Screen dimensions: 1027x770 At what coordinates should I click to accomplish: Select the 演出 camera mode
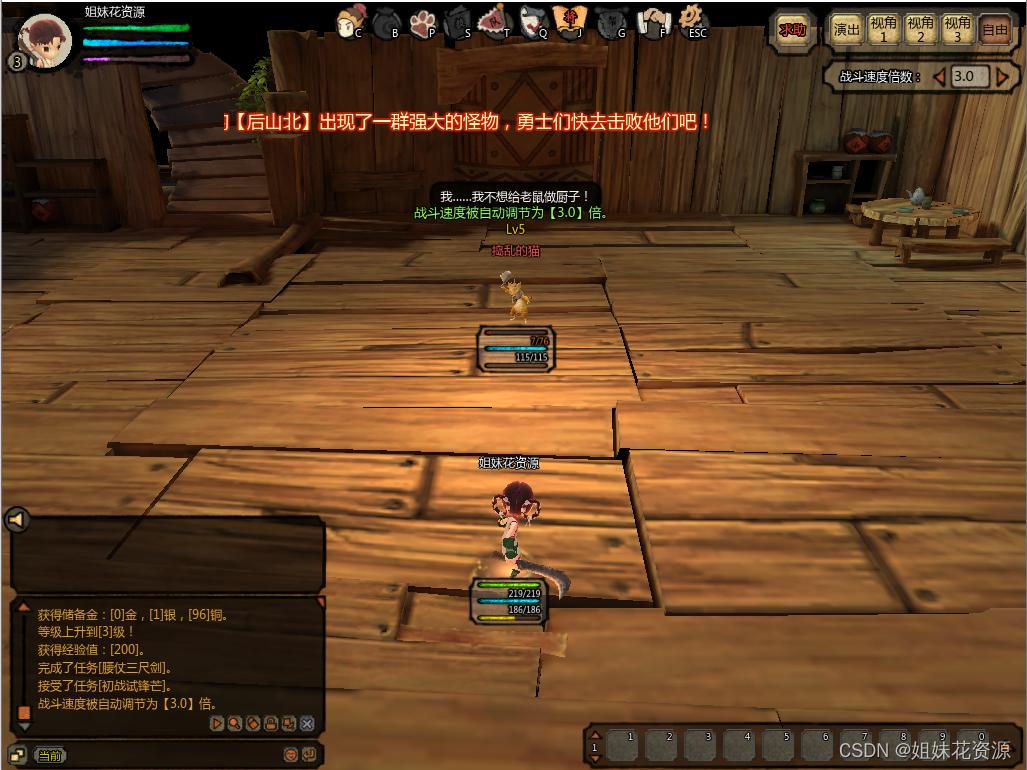coord(847,30)
